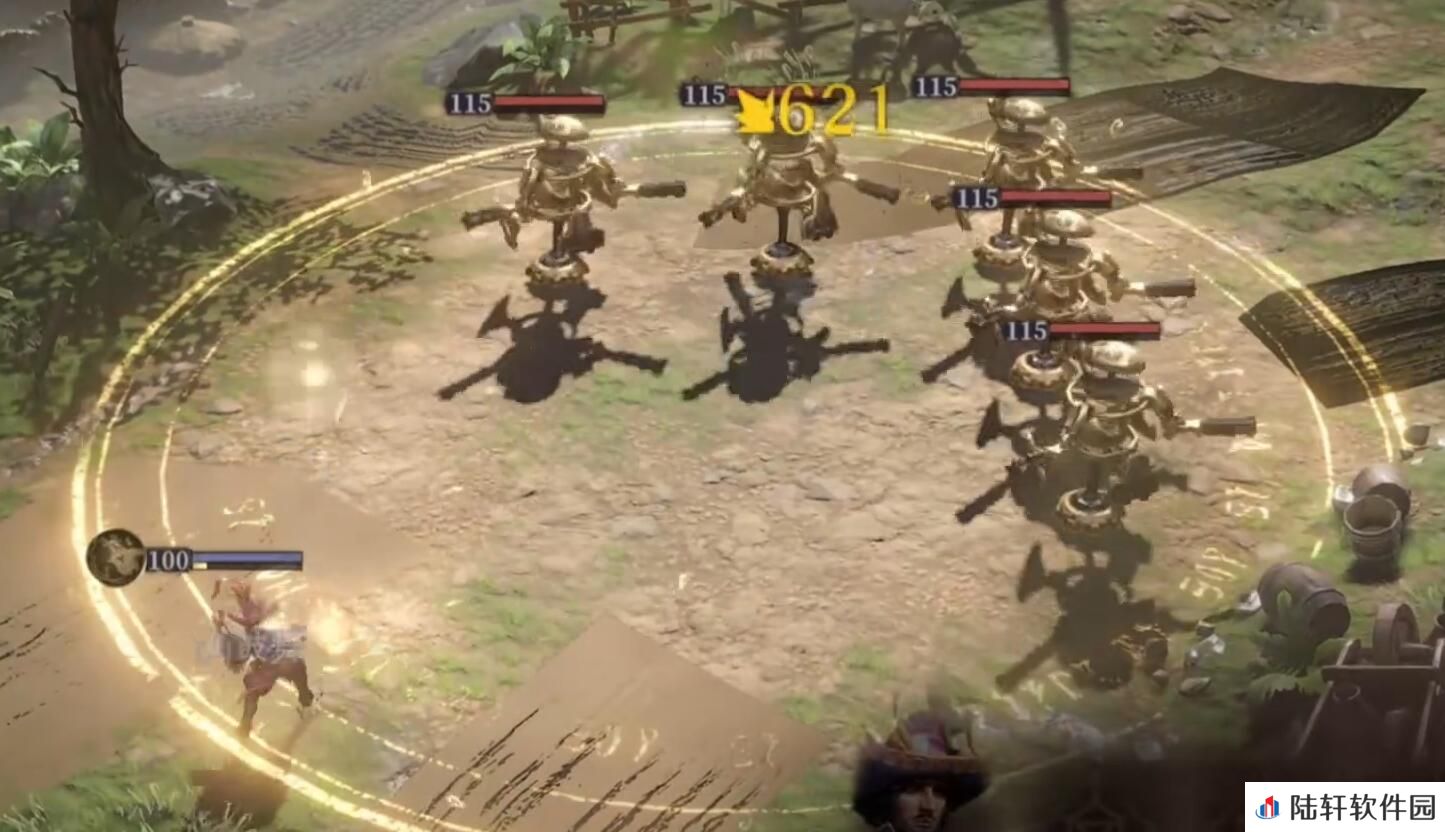Click the round emblem beside the player's level 100 bar
The image size is (1445, 832).
click(x=116, y=557)
